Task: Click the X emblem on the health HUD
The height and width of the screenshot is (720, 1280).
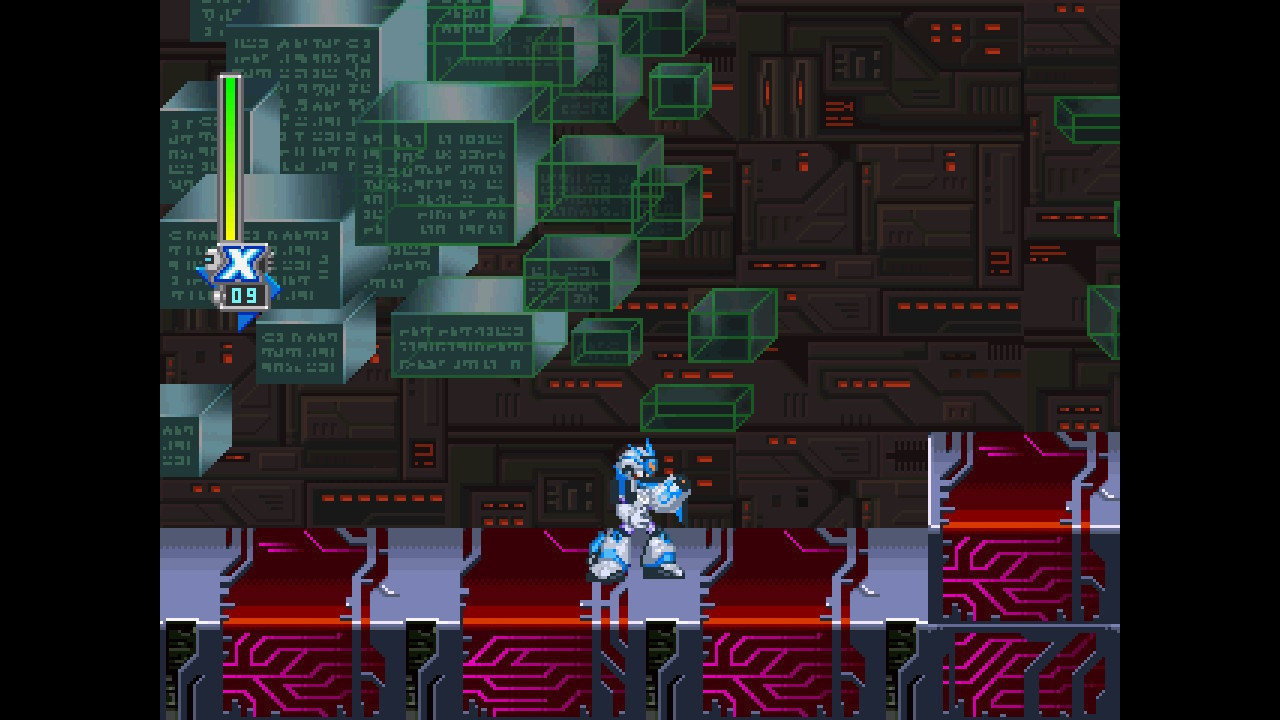Action: pyautogui.click(x=240, y=264)
